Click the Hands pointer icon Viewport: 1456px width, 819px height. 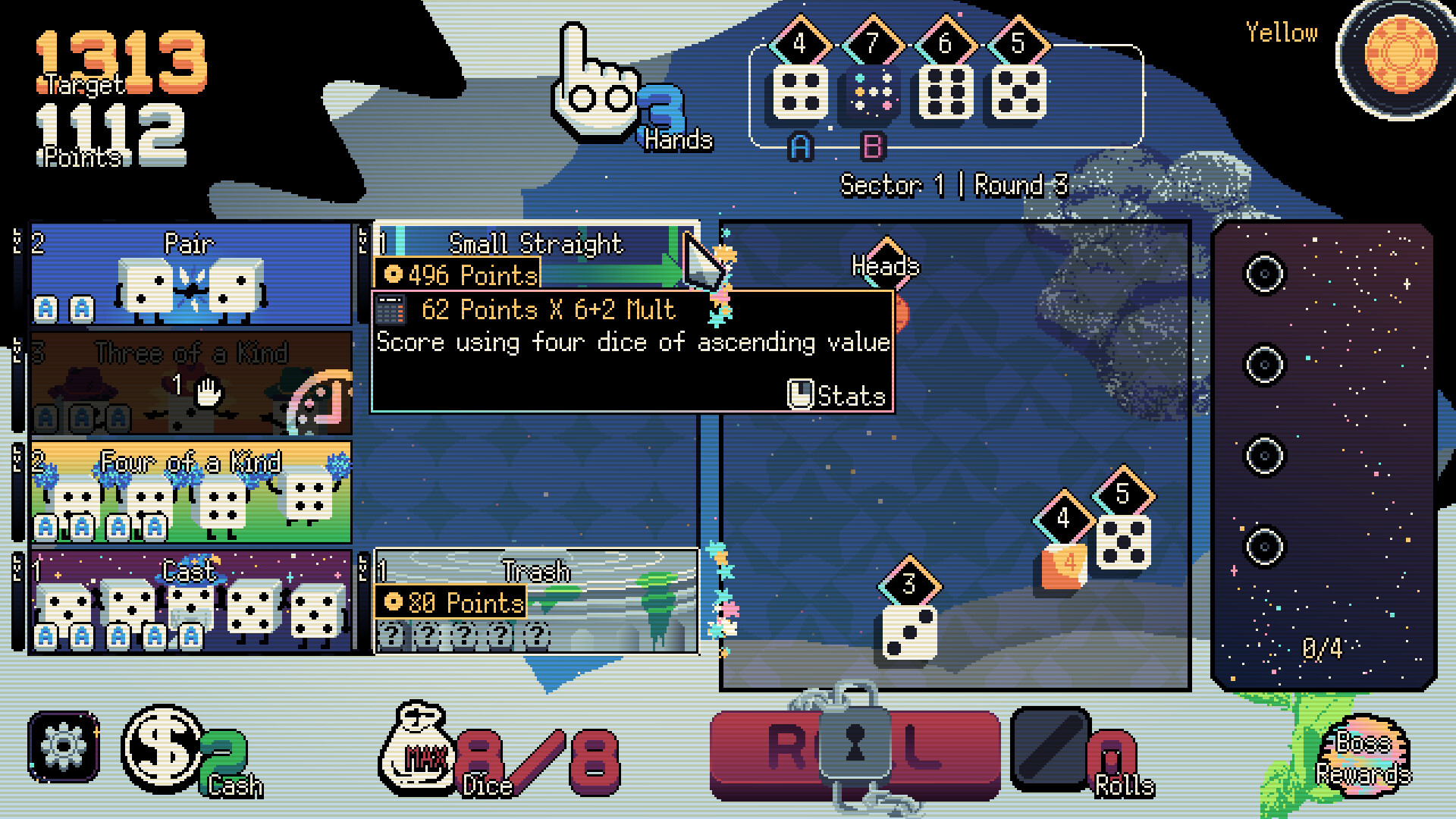click(x=595, y=83)
